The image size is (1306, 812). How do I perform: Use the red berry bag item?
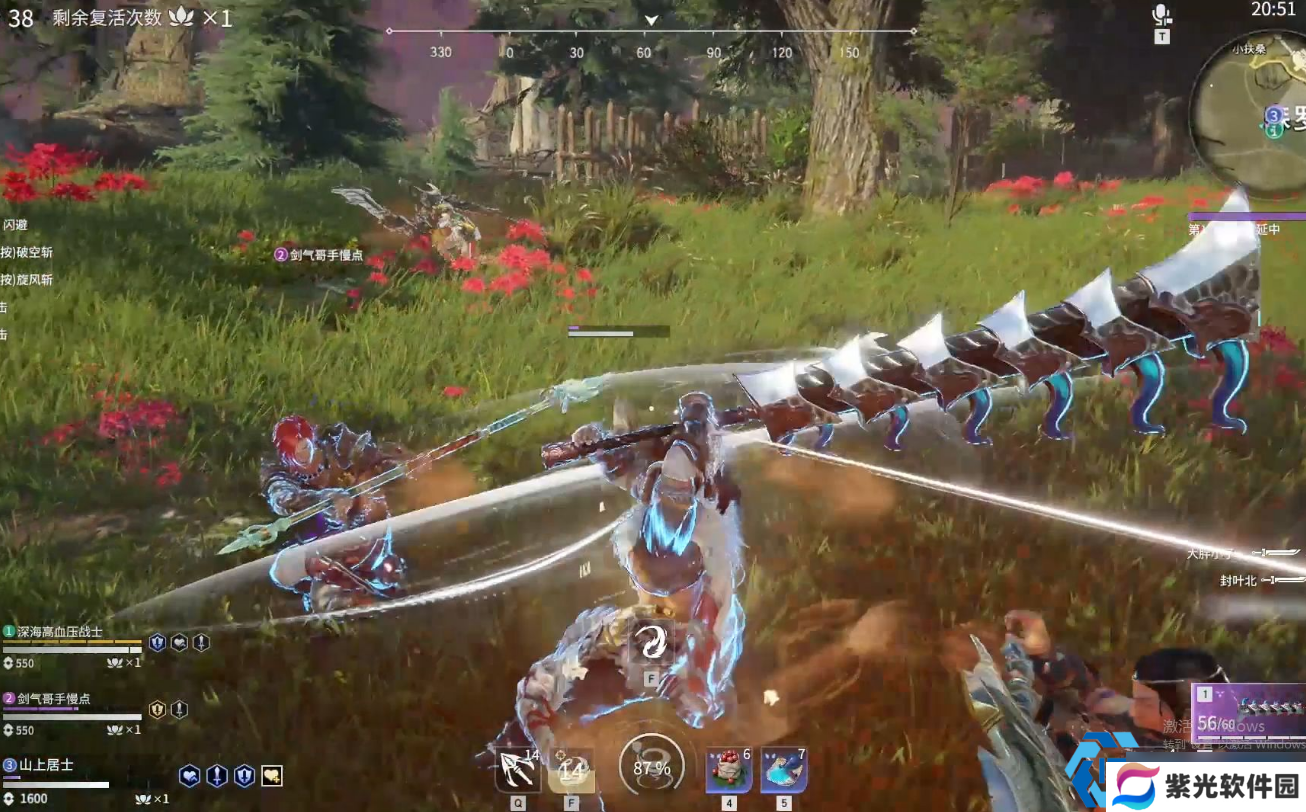click(729, 769)
